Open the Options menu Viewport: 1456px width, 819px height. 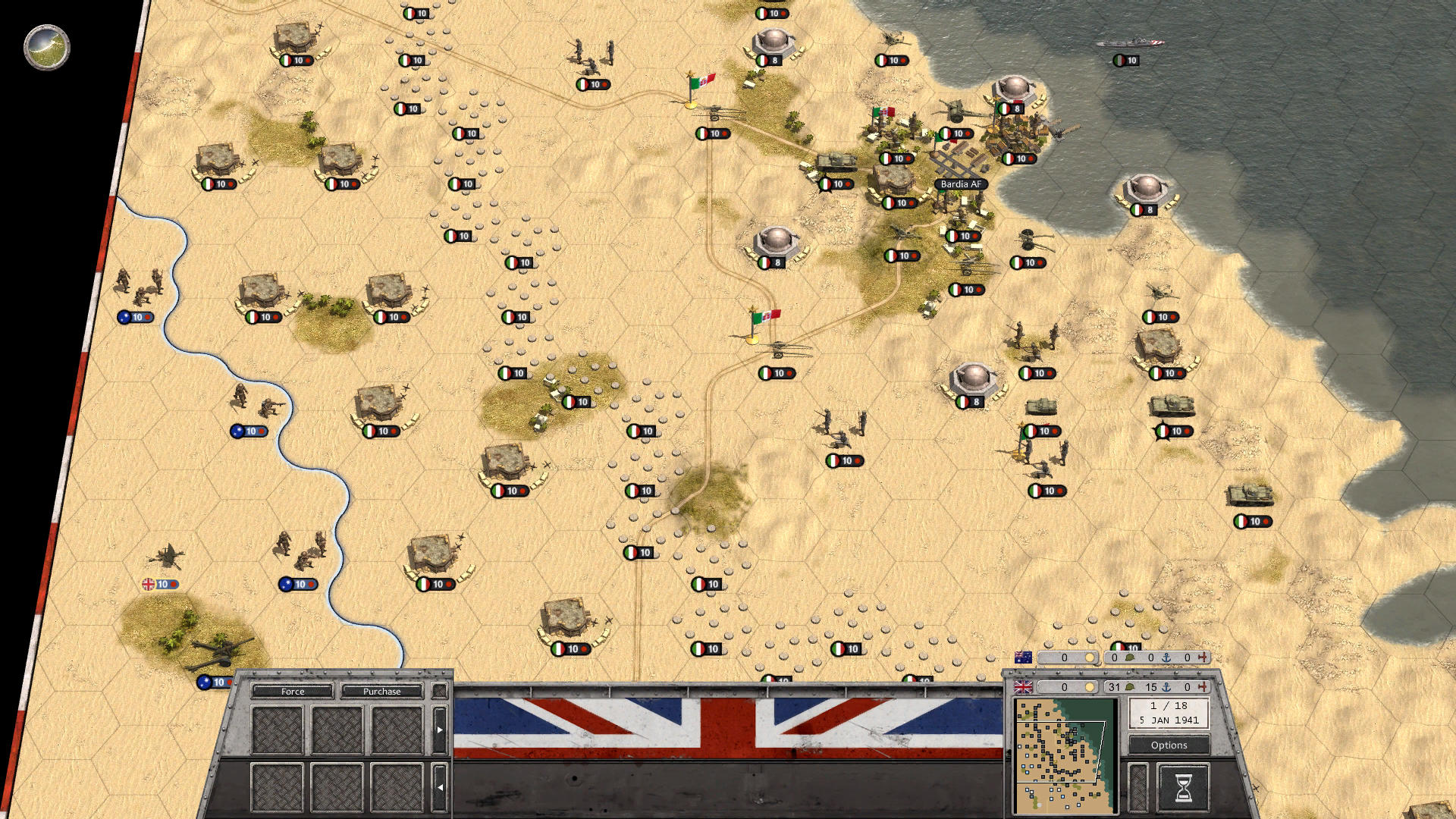point(1168,745)
